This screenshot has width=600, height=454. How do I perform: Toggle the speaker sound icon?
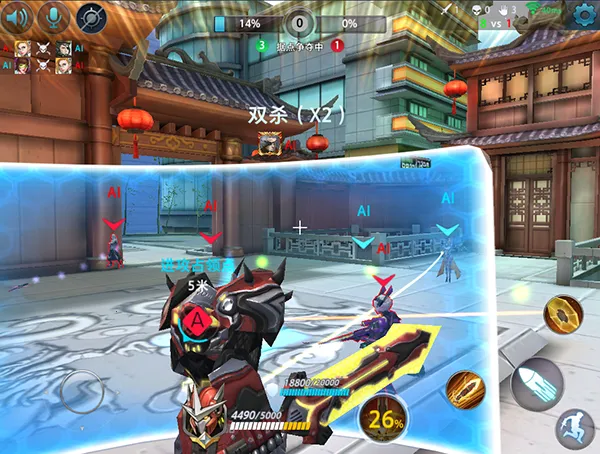17,16
